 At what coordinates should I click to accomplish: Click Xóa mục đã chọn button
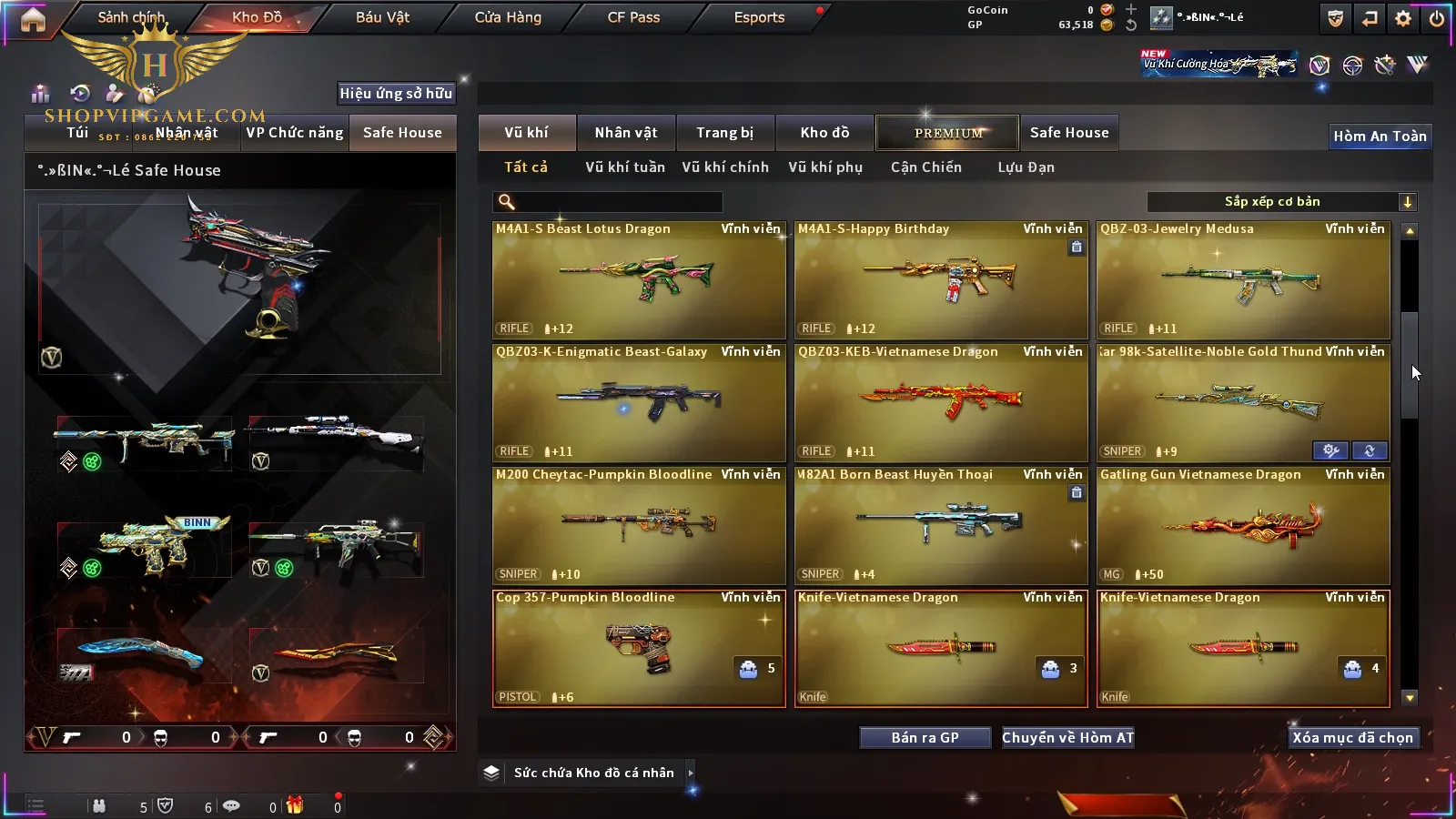(1352, 738)
